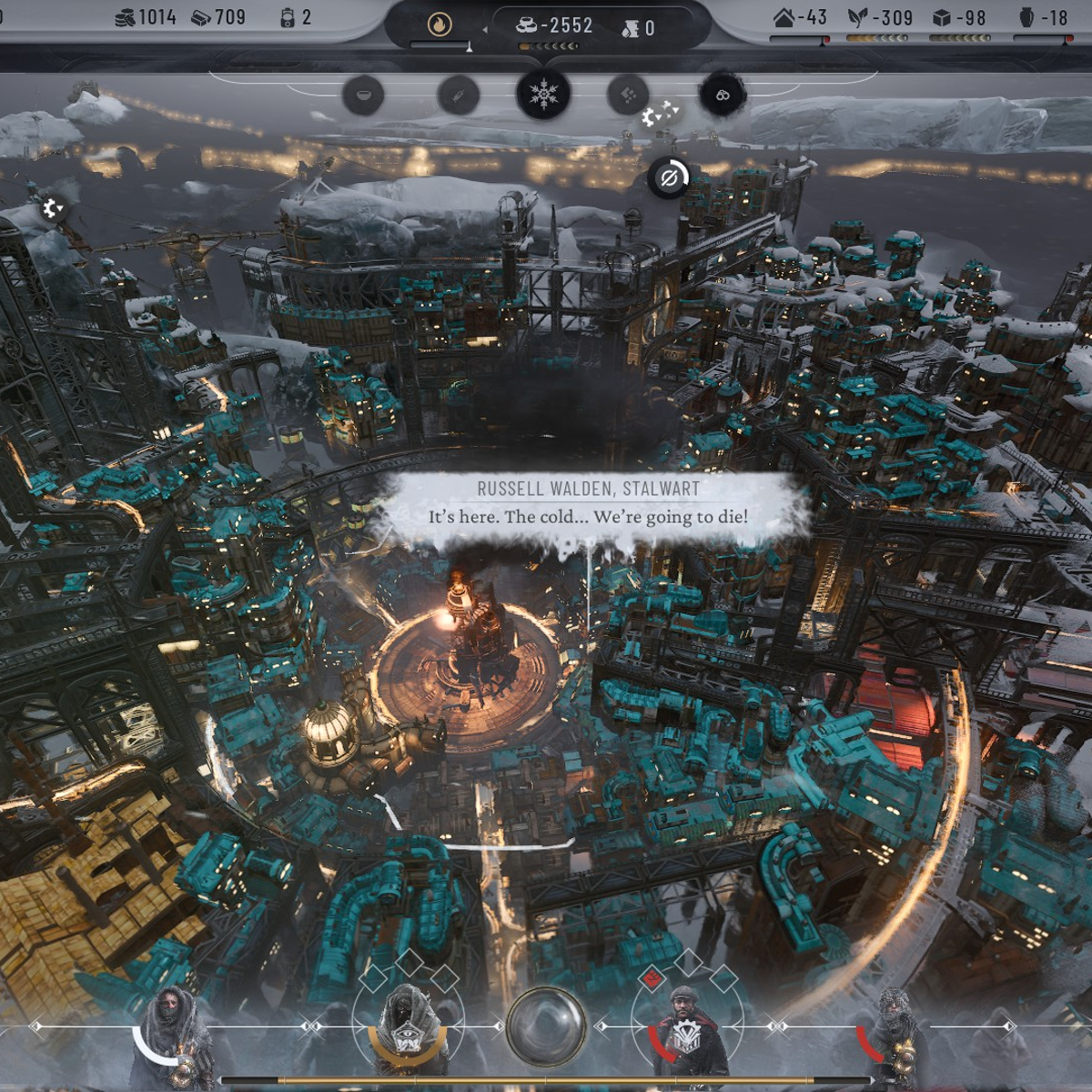Open the central glass orb council button
The image size is (1092, 1092).
coord(545,1026)
